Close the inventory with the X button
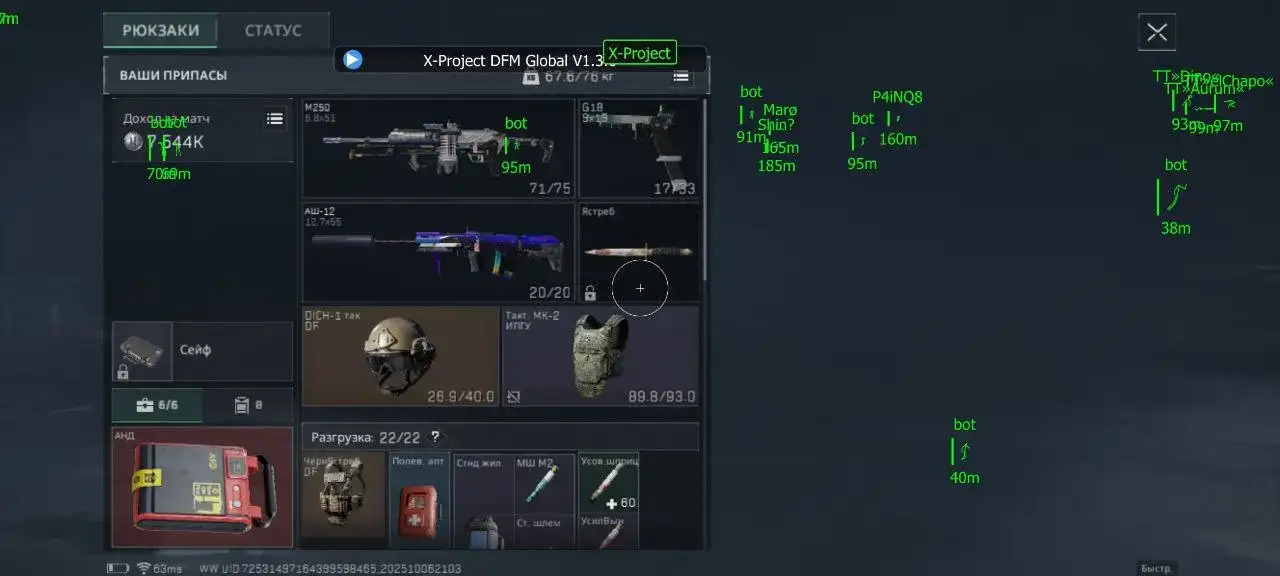Image resolution: width=1280 pixels, height=576 pixels. pos(1157,32)
